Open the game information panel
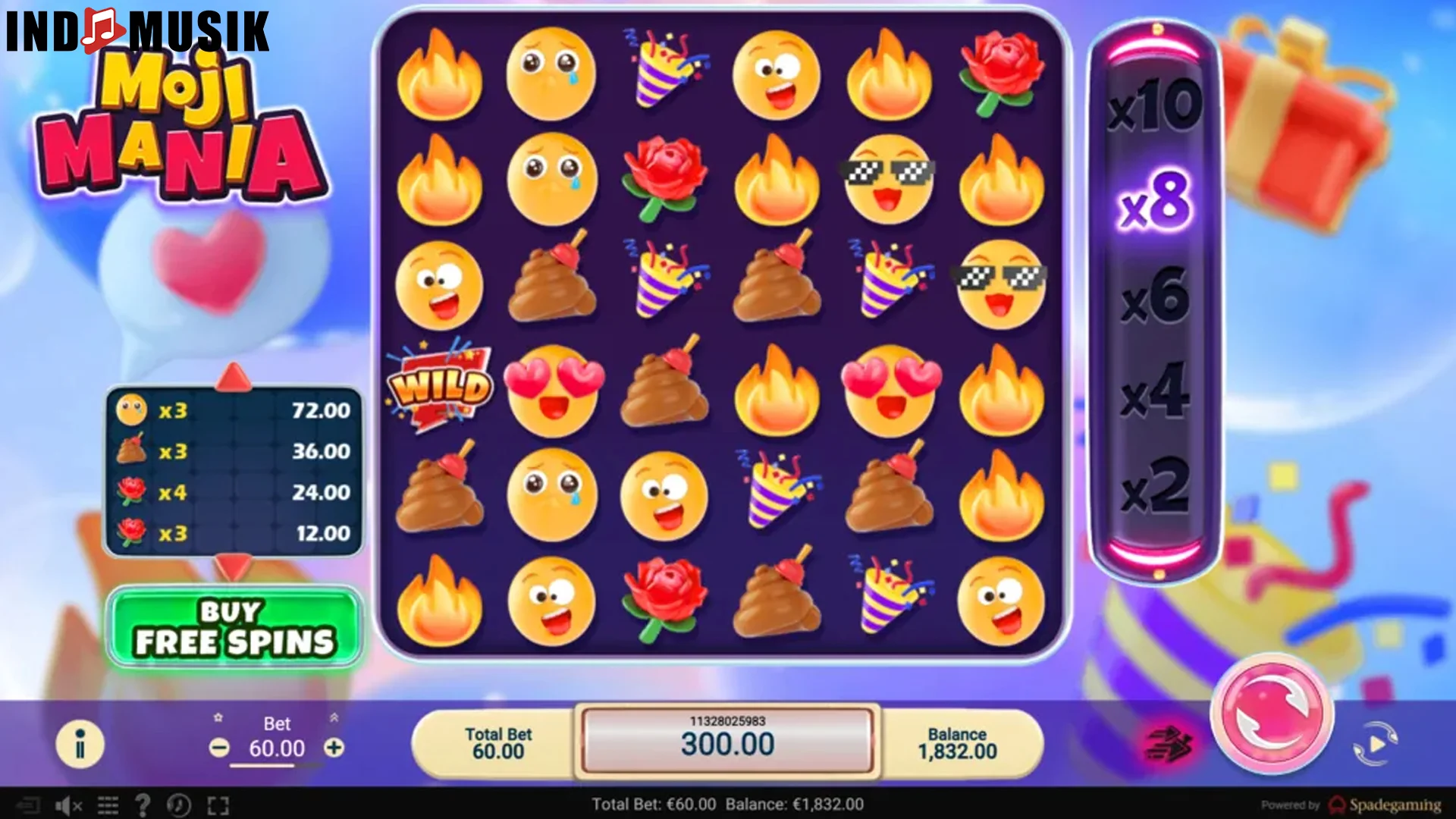This screenshot has height=819, width=1456. pyautogui.click(x=80, y=743)
